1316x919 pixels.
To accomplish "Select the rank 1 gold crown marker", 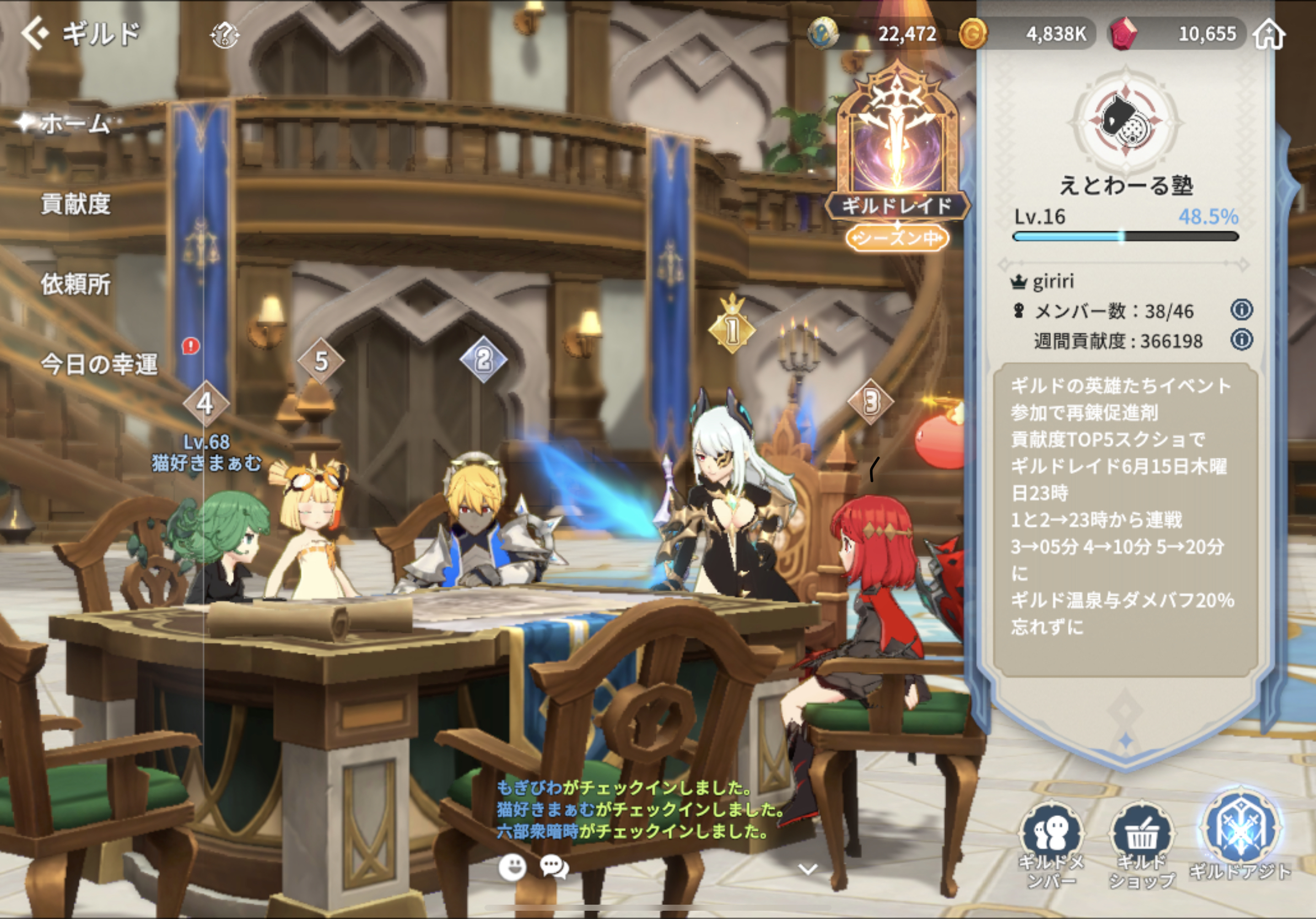I will click(x=732, y=327).
